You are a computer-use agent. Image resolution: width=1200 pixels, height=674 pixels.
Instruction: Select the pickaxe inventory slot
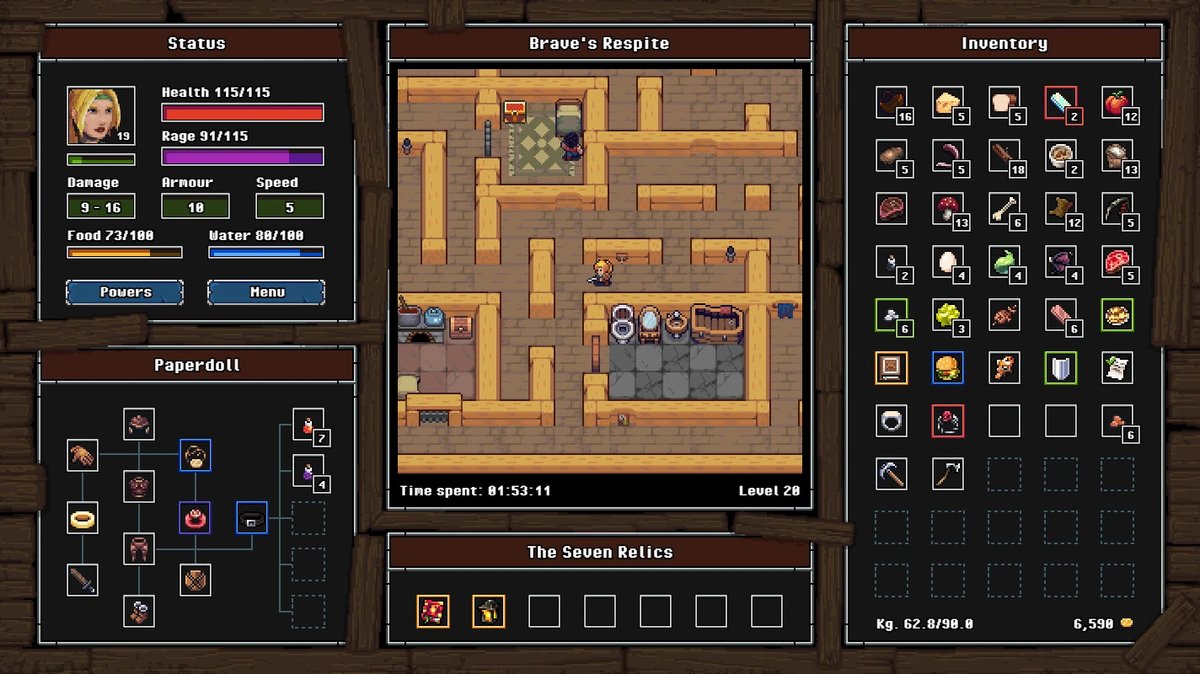click(x=891, y=474)
